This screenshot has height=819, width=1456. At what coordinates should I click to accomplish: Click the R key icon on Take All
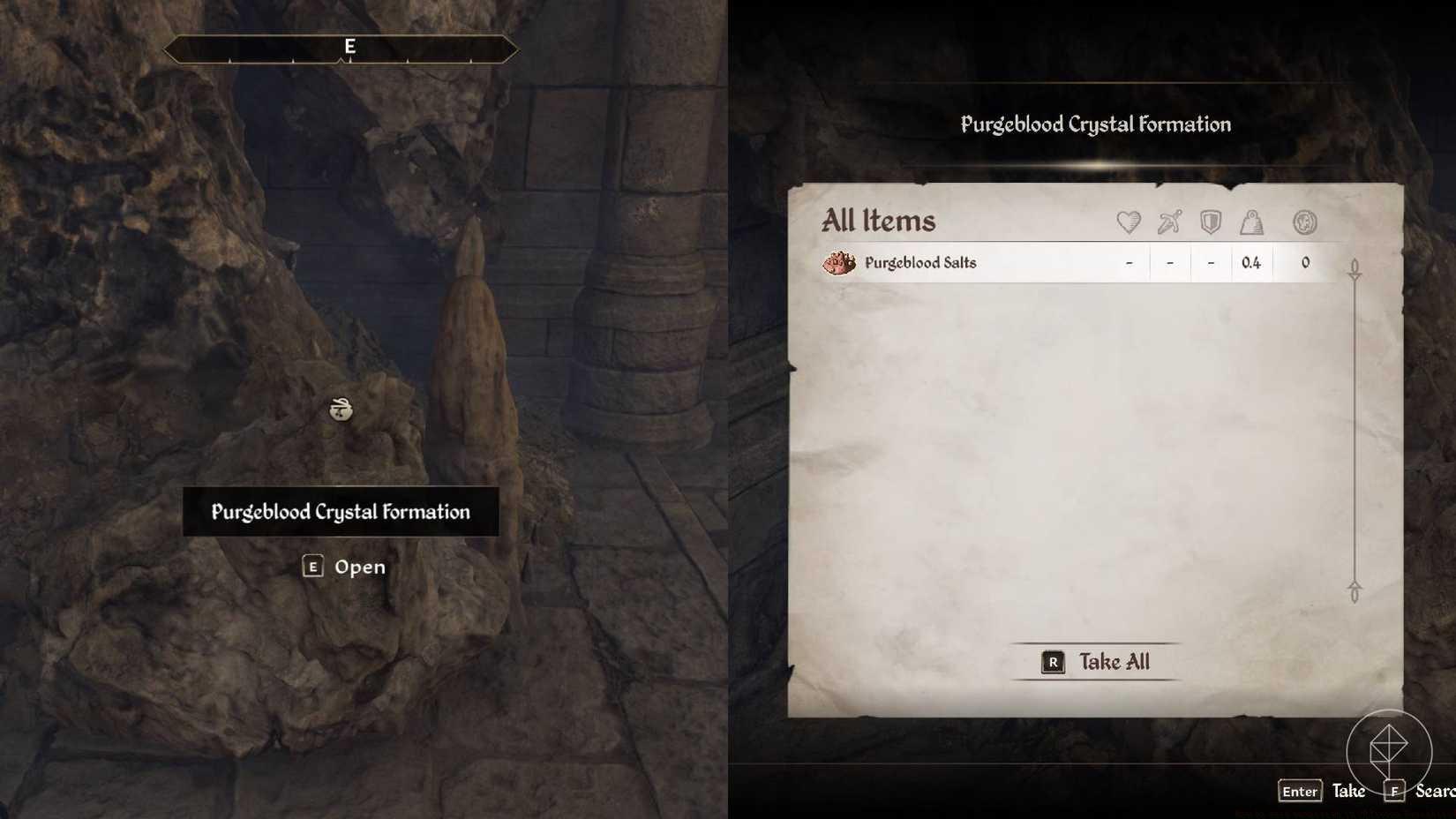[x=1052, y=662]
